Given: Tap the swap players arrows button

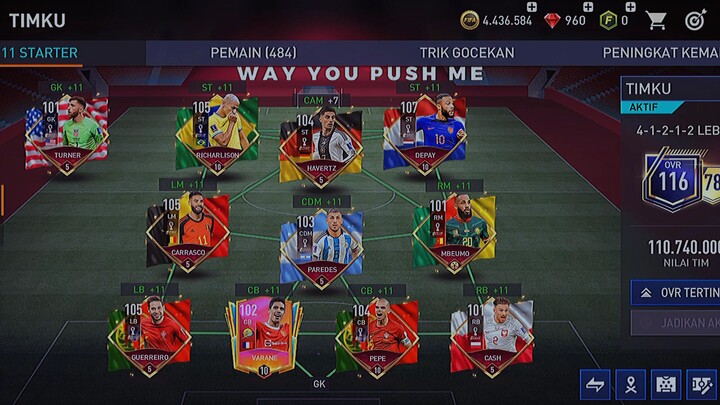Looking at the screenshot, I should (594, 384).
